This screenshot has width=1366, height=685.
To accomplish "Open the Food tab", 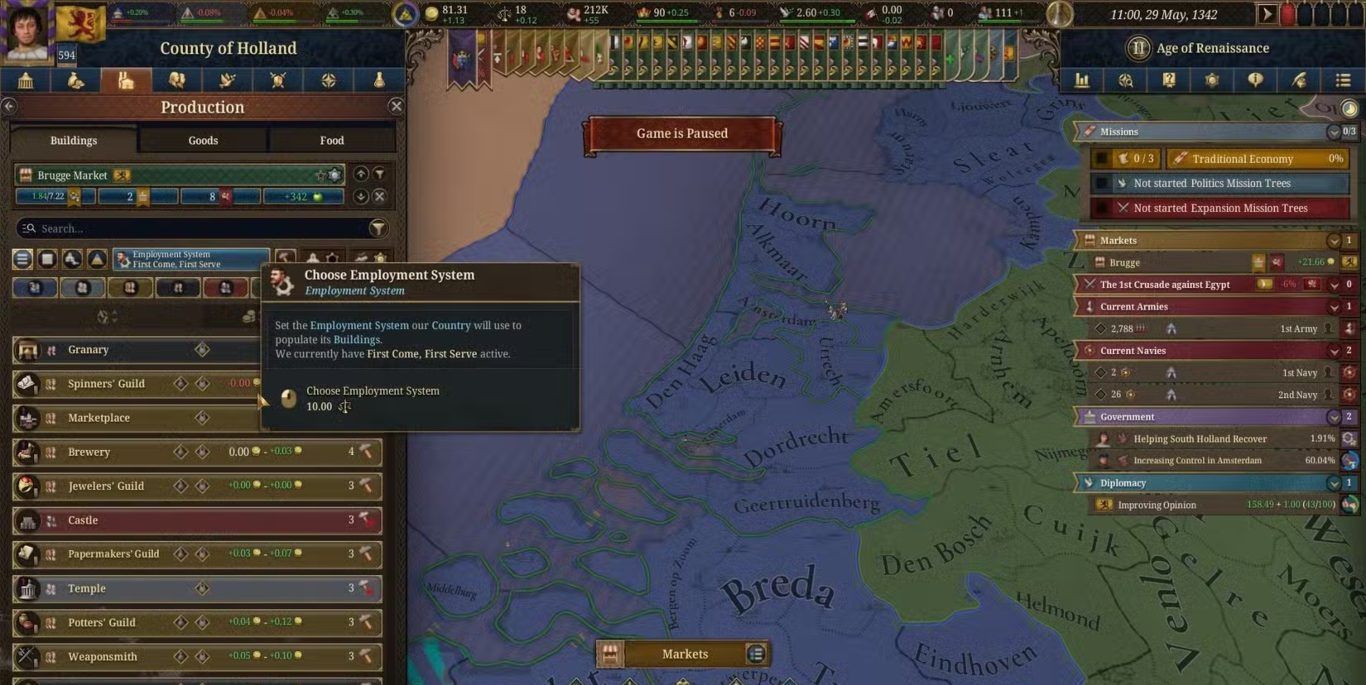I will pyautogui.click(x=332, y=140).
